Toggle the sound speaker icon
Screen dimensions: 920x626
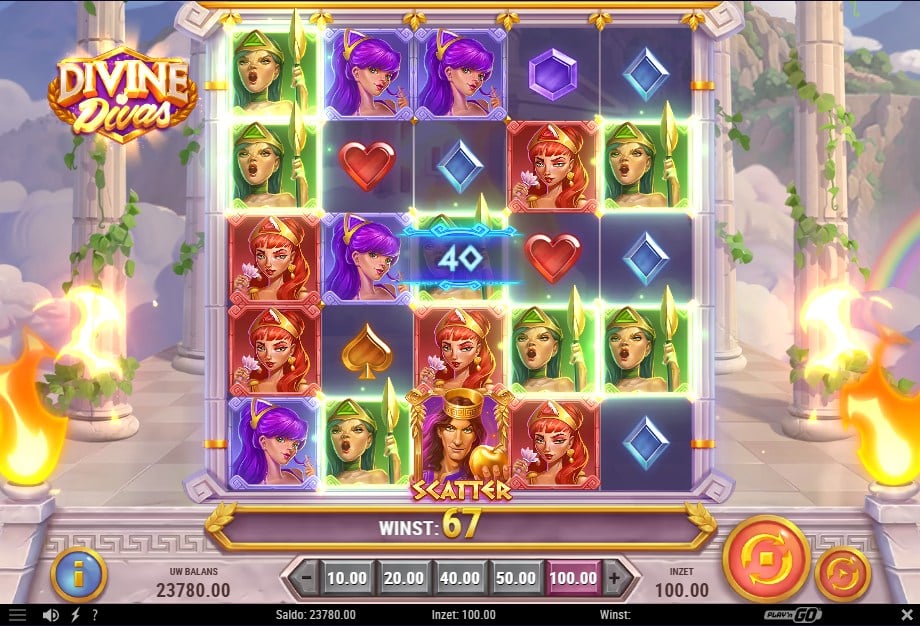click(x=50, y=615)
